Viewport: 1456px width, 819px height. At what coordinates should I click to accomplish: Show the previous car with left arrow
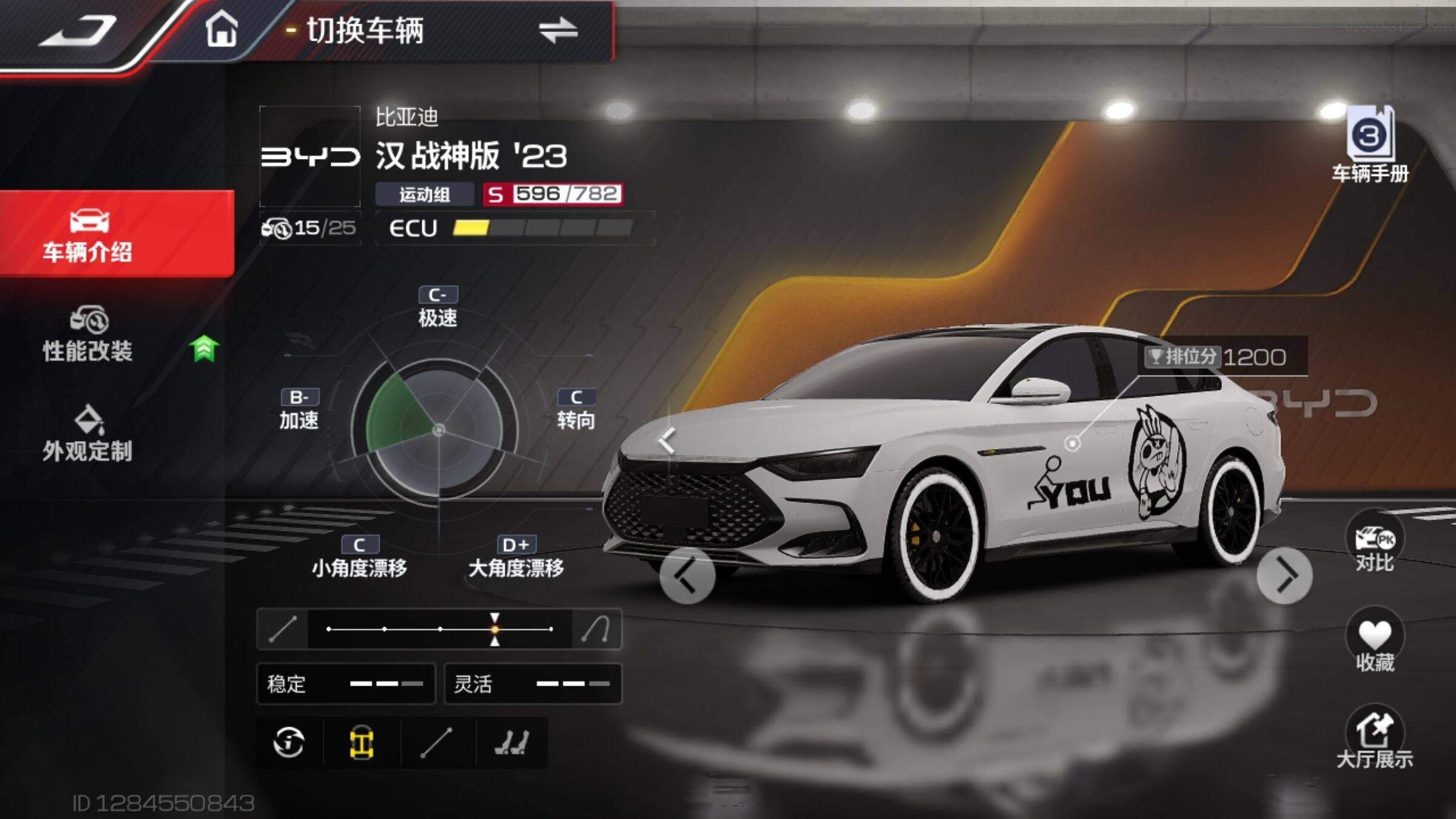point(687,576)
